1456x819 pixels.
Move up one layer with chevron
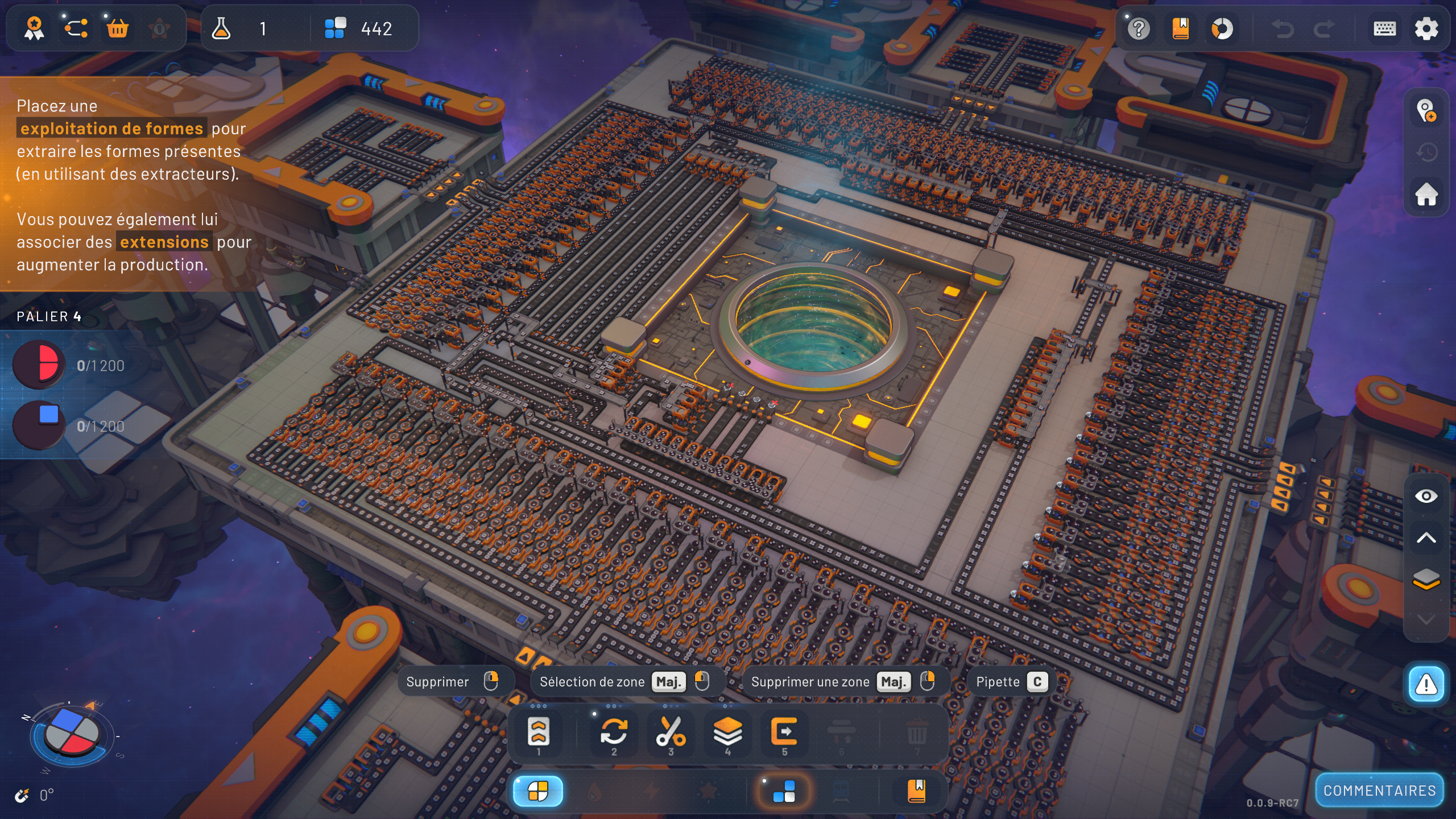coord(1426,538)
